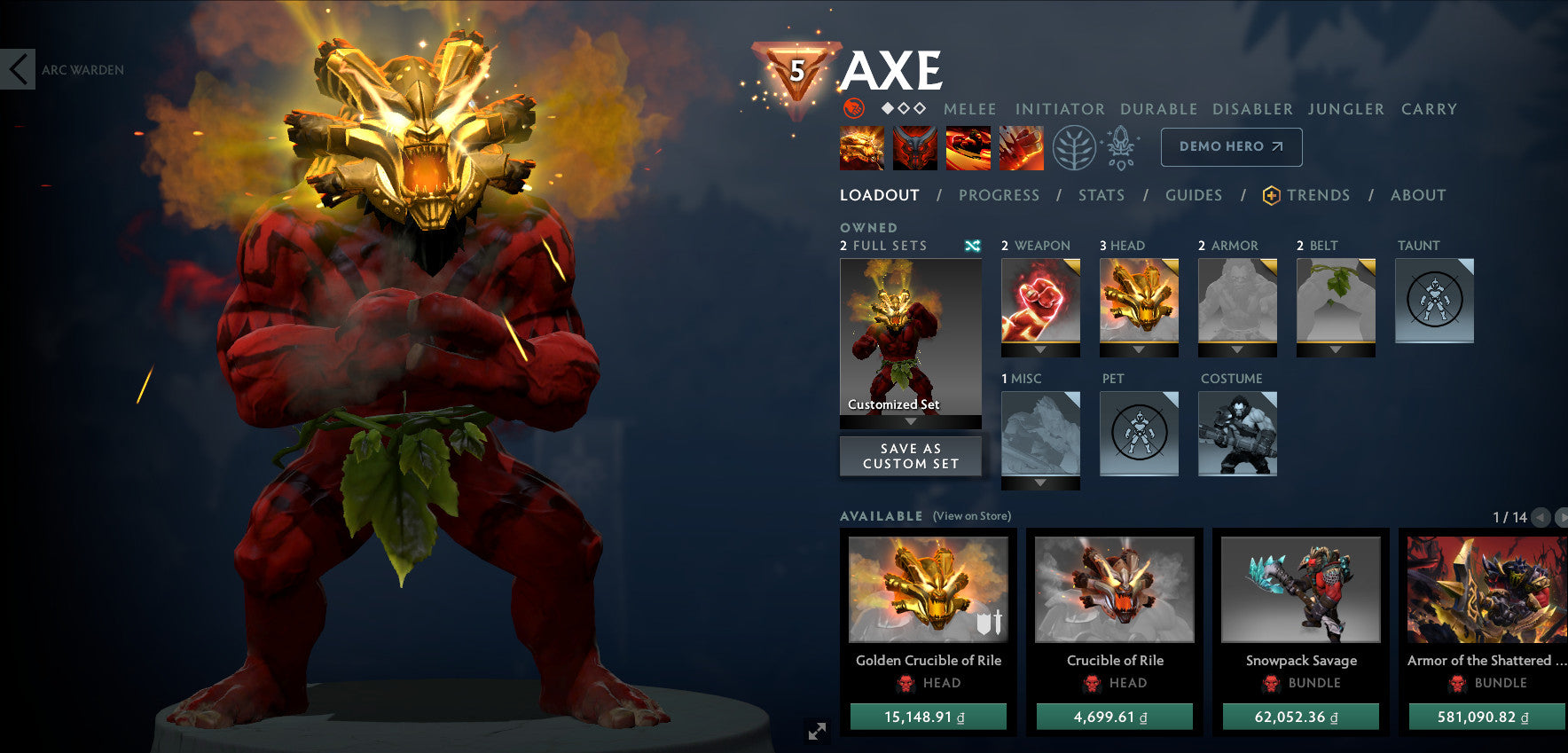This screenshot has height=753, width=1568.
Task: Click the Culling Blade ability icon
Action: 1019,147
